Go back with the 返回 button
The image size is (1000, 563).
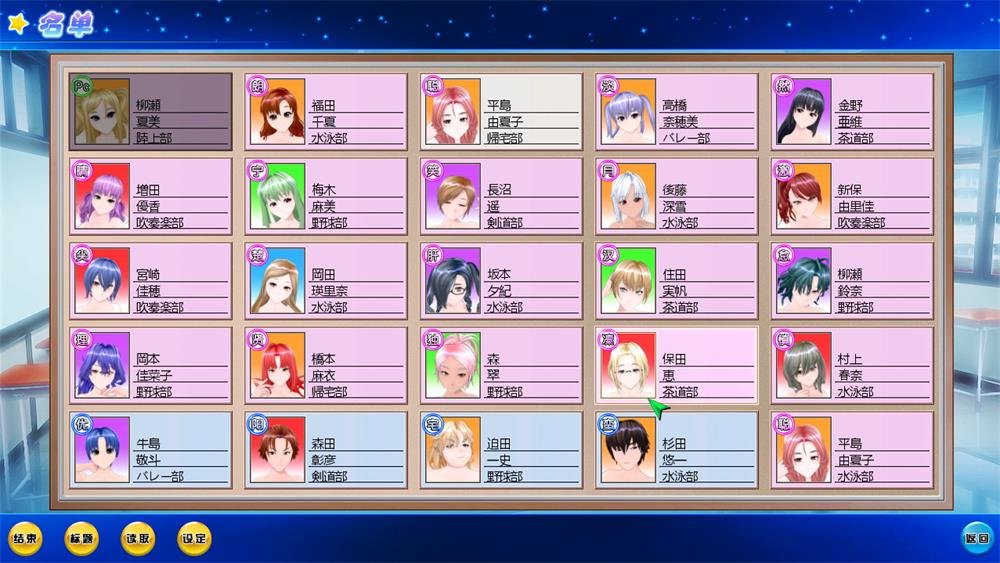(977, 539)
